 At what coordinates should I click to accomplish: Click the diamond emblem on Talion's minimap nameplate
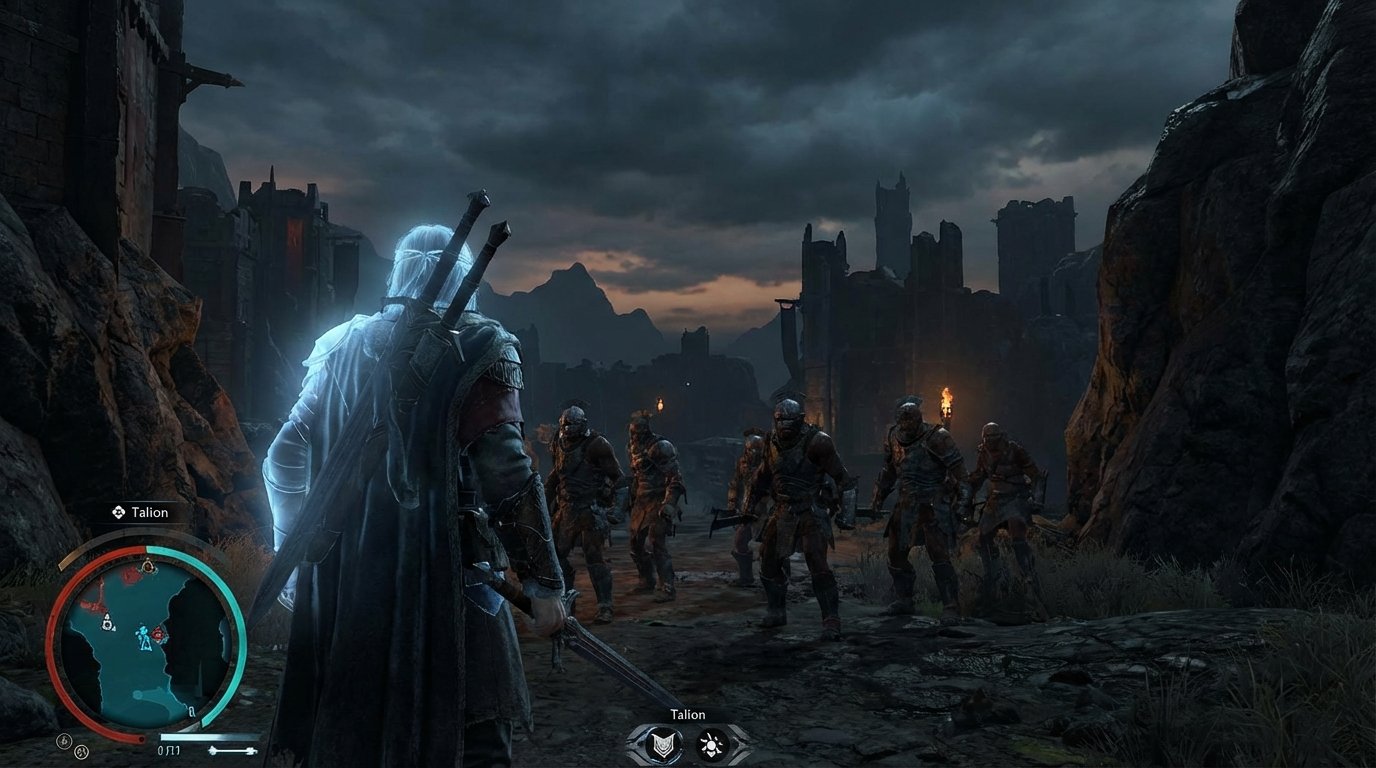[x=117, y=512]
